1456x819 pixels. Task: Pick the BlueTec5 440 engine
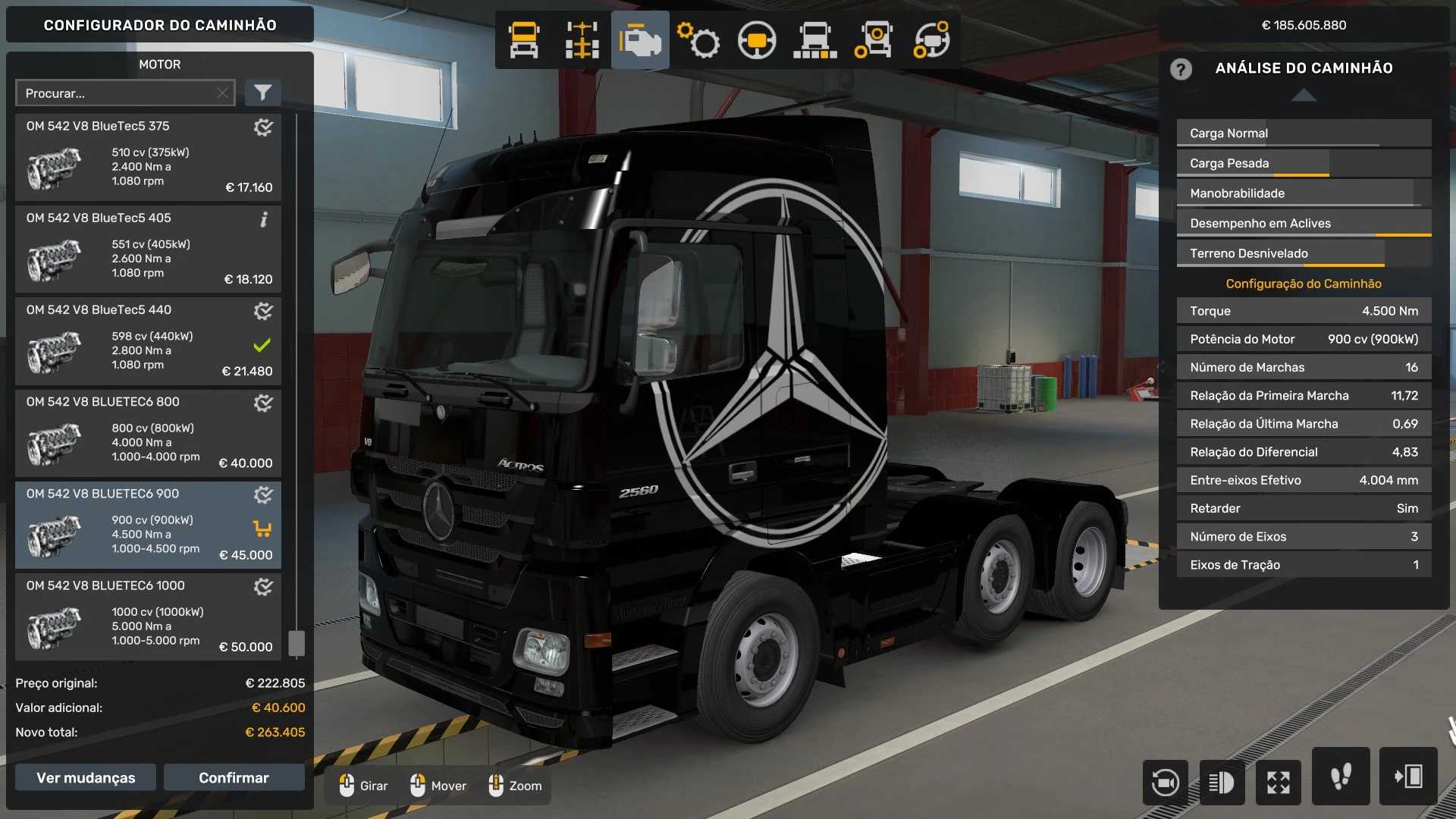(148, 341)
